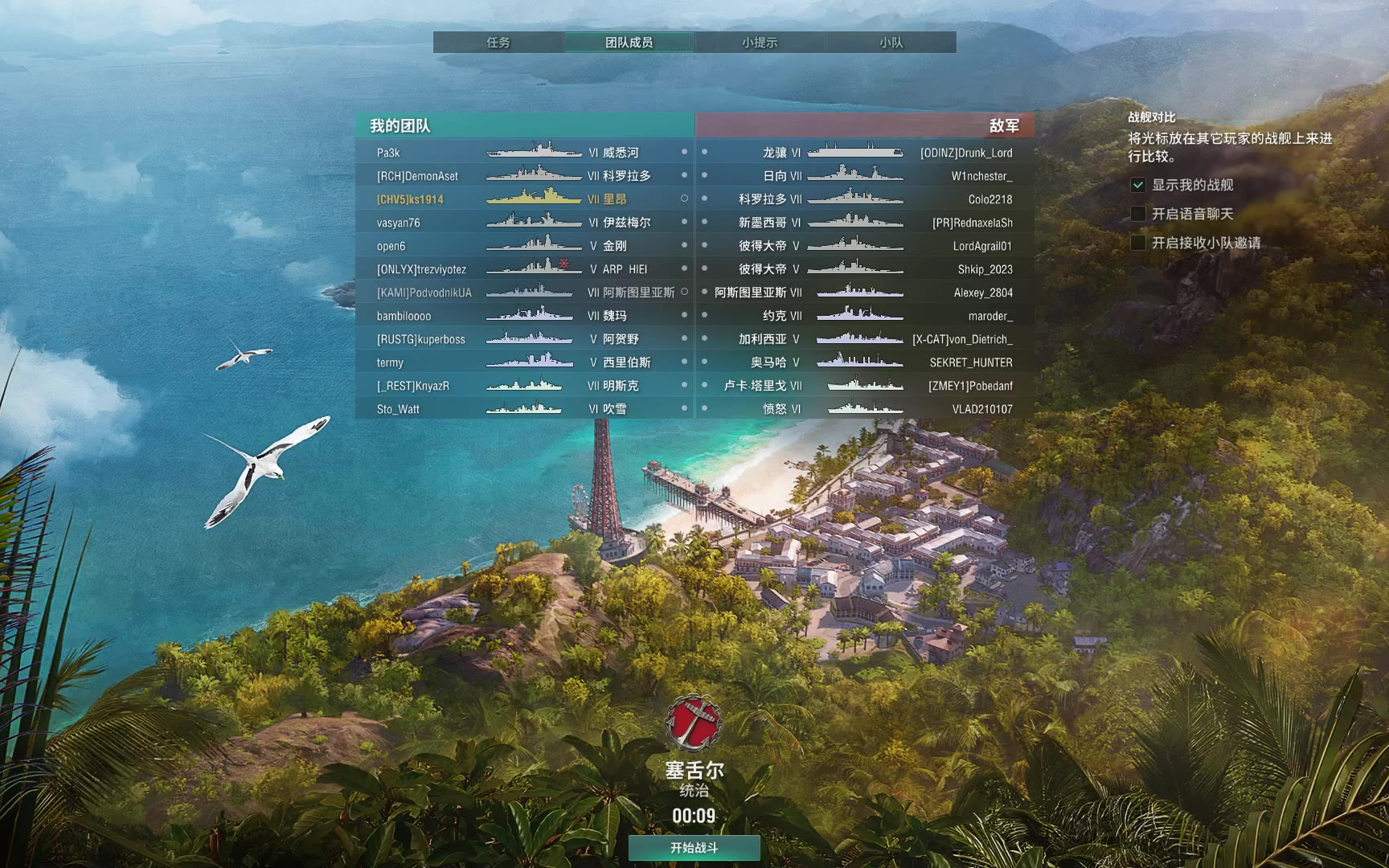Viewport: 1389px width, 868px height.
Task: Select teammate Sto_Watt row
Action: [524, 409]
